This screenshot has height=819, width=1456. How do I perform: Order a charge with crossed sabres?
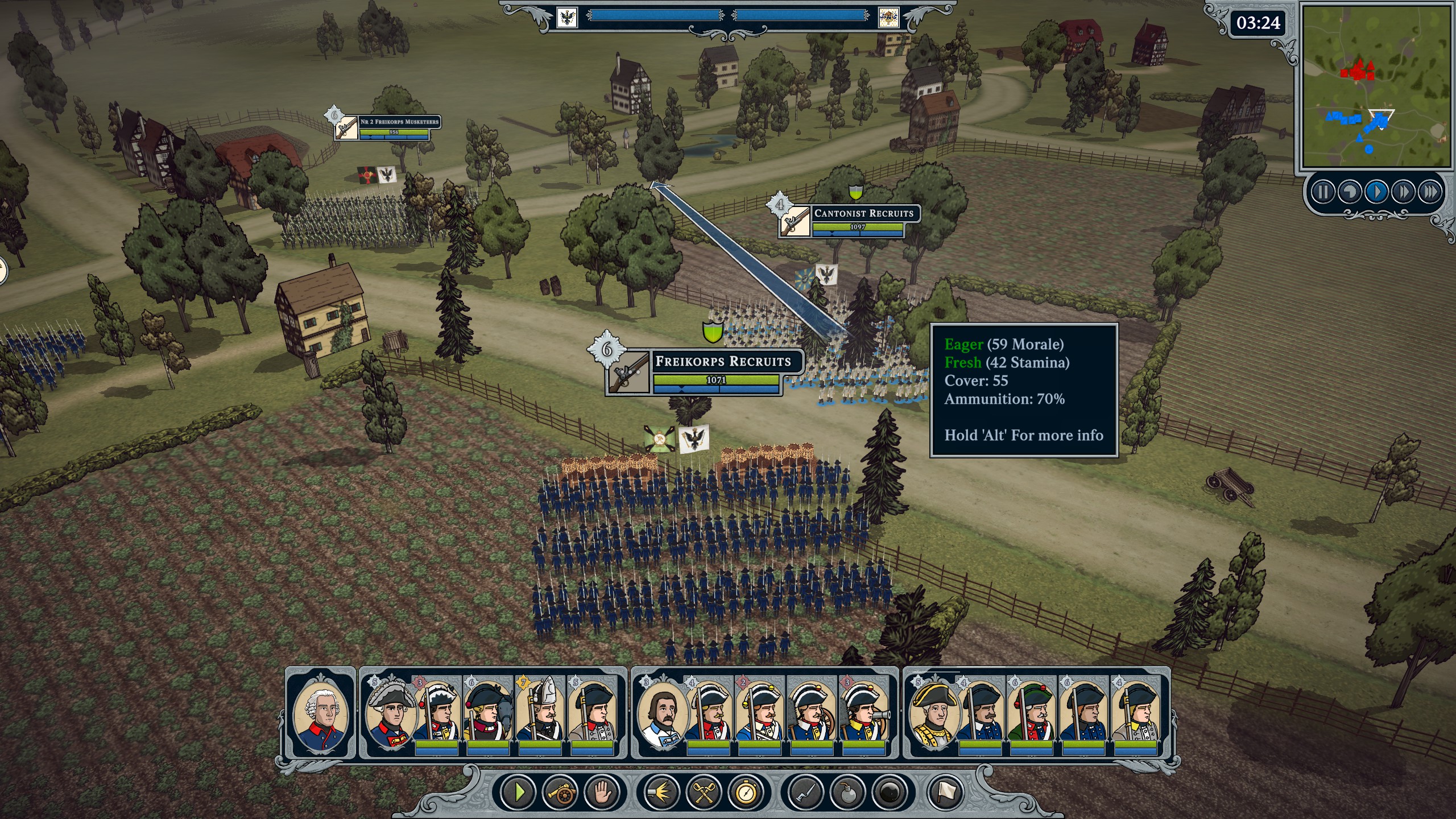(704, 792)
